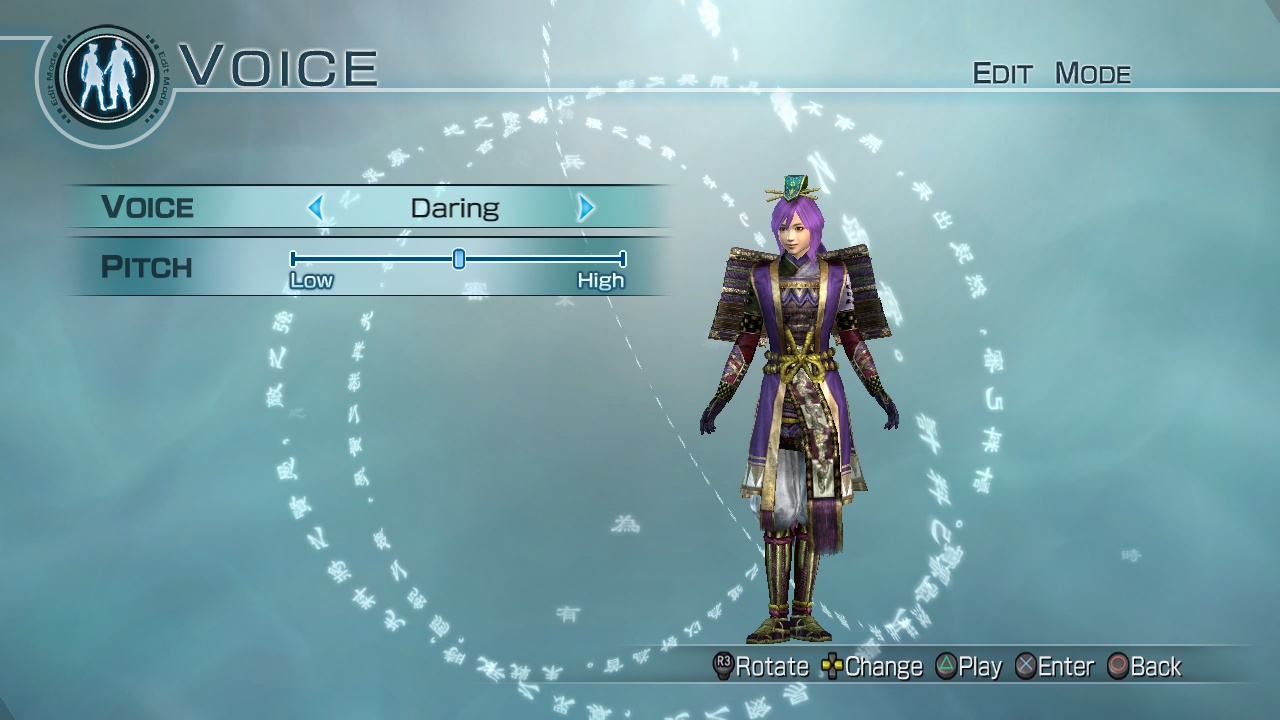This screenshot has width=1280, height=720.
Task: Click the High pitch label
Action: tap(600, 281)
